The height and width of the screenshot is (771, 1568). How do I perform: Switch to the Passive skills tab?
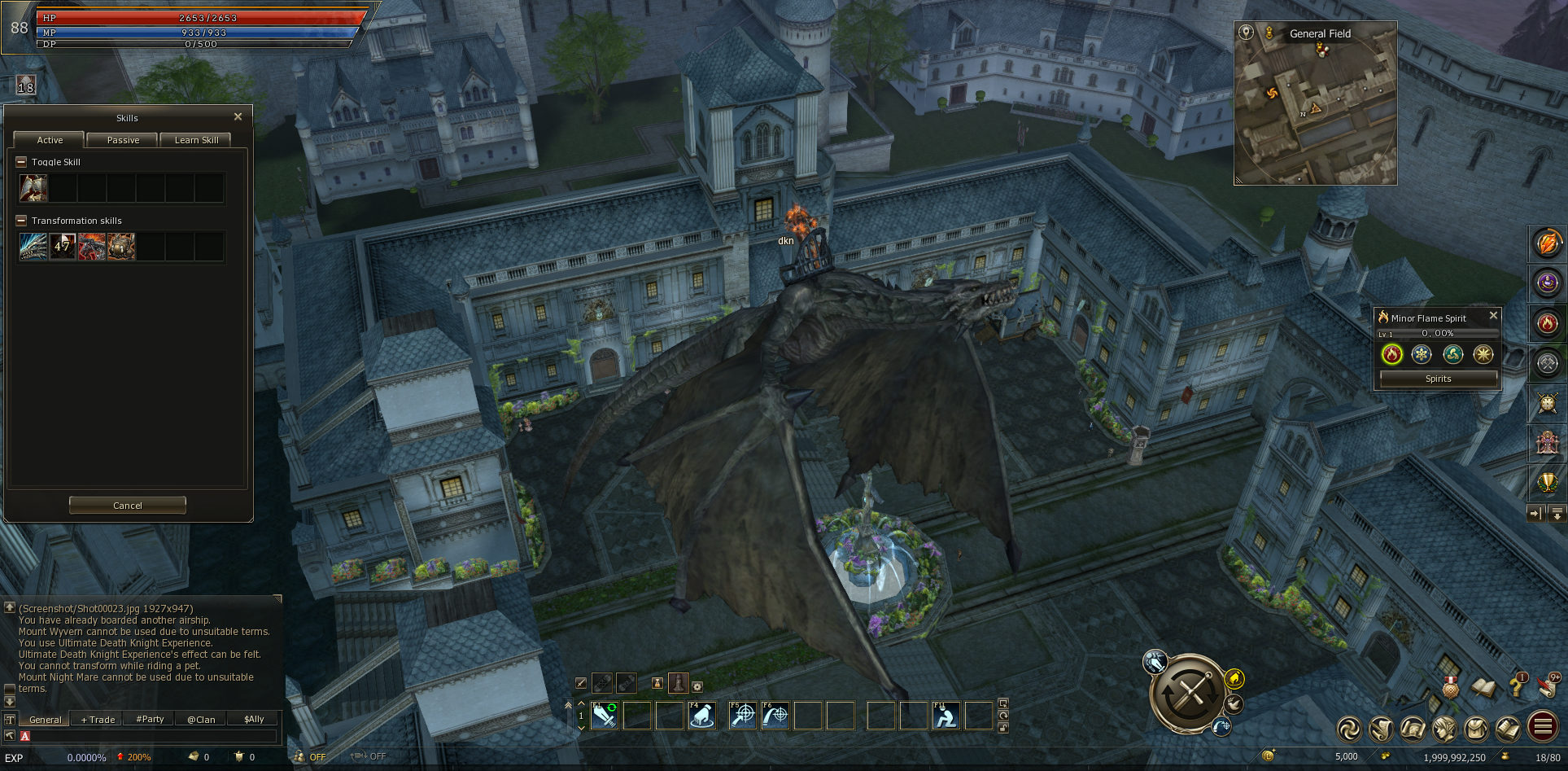pyautogui.click(x=123, y=140)
